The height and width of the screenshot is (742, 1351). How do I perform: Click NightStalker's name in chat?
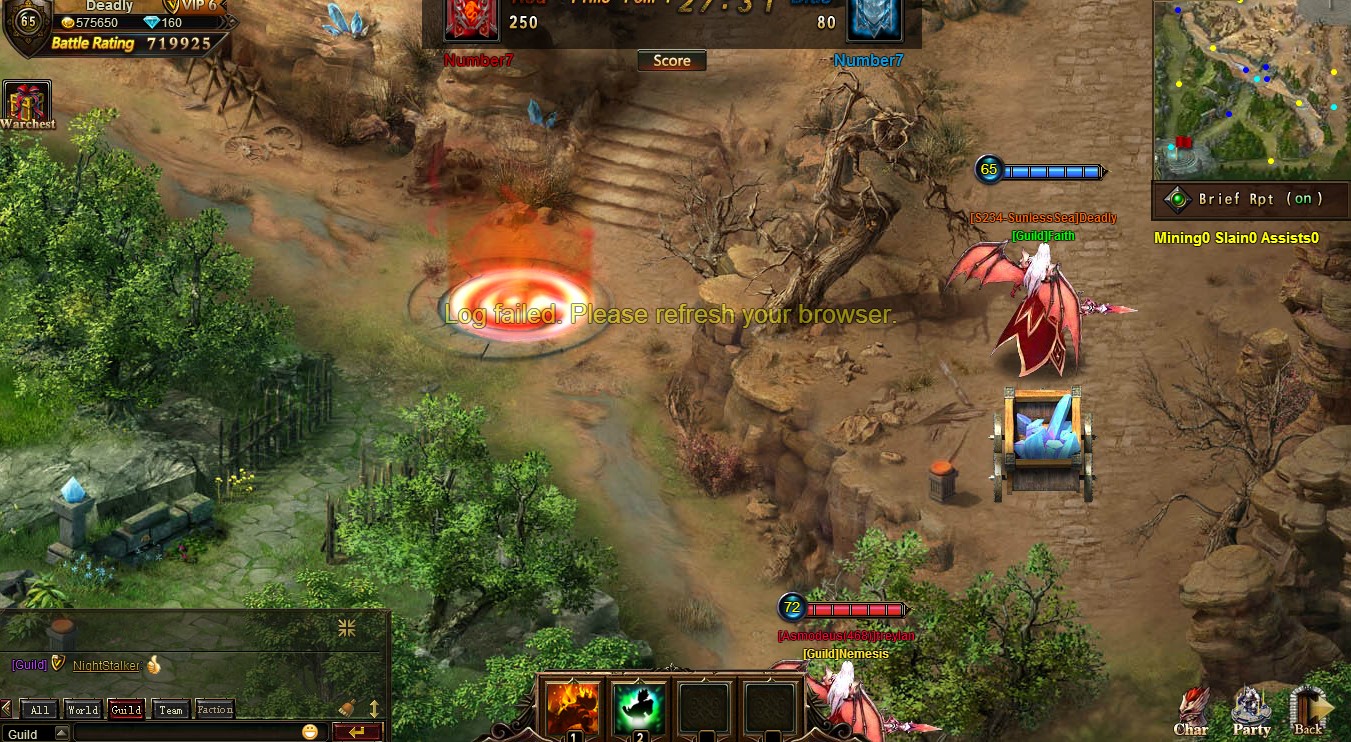106,665
